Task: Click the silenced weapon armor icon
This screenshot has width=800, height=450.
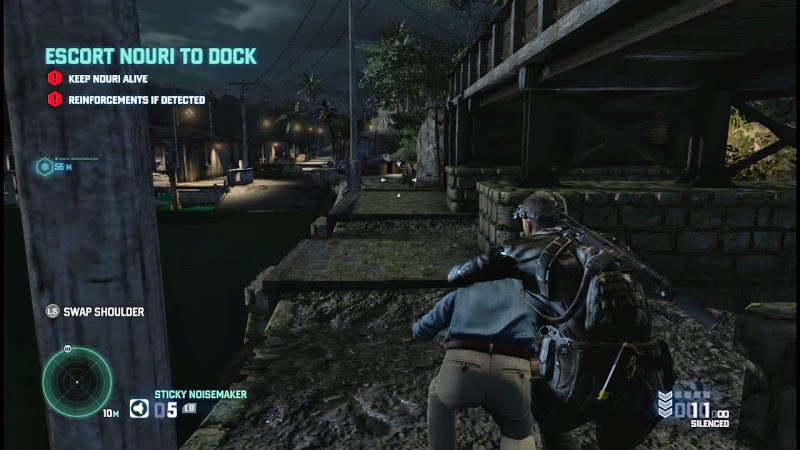Action: pos(665,404)
